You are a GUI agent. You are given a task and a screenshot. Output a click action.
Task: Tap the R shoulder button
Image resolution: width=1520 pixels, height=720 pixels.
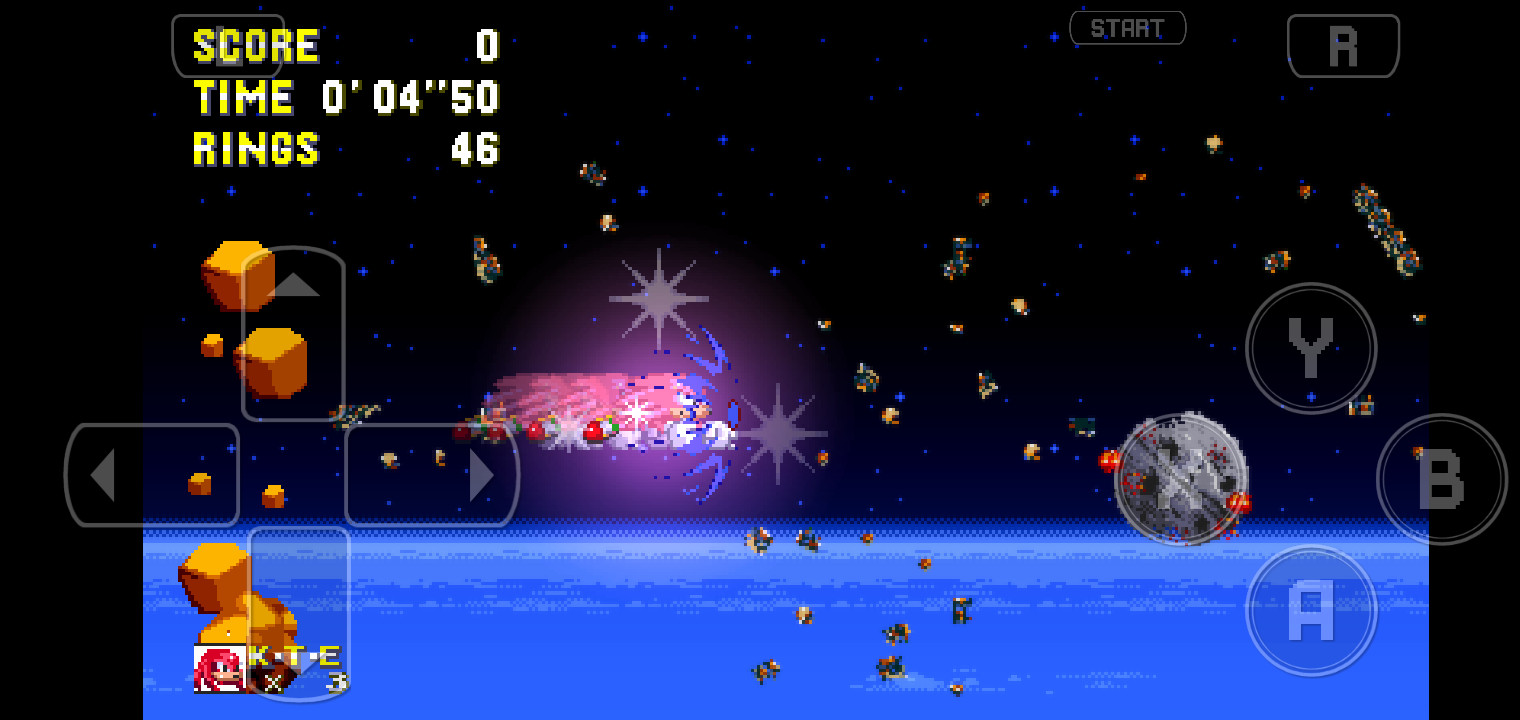click(1344, 45)
